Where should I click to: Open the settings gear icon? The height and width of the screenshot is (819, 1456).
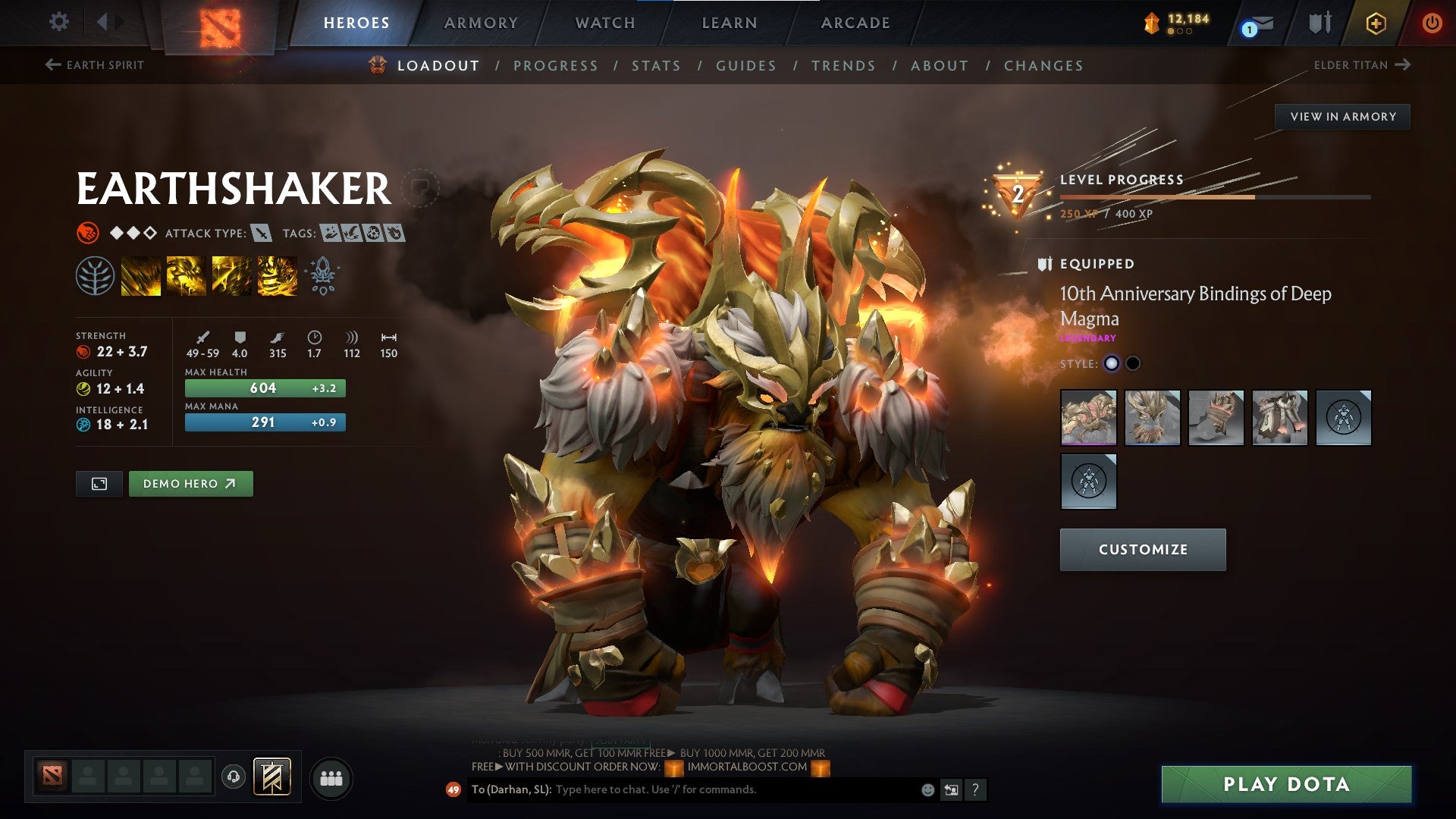pyautogui.click(x=58, y=22)
